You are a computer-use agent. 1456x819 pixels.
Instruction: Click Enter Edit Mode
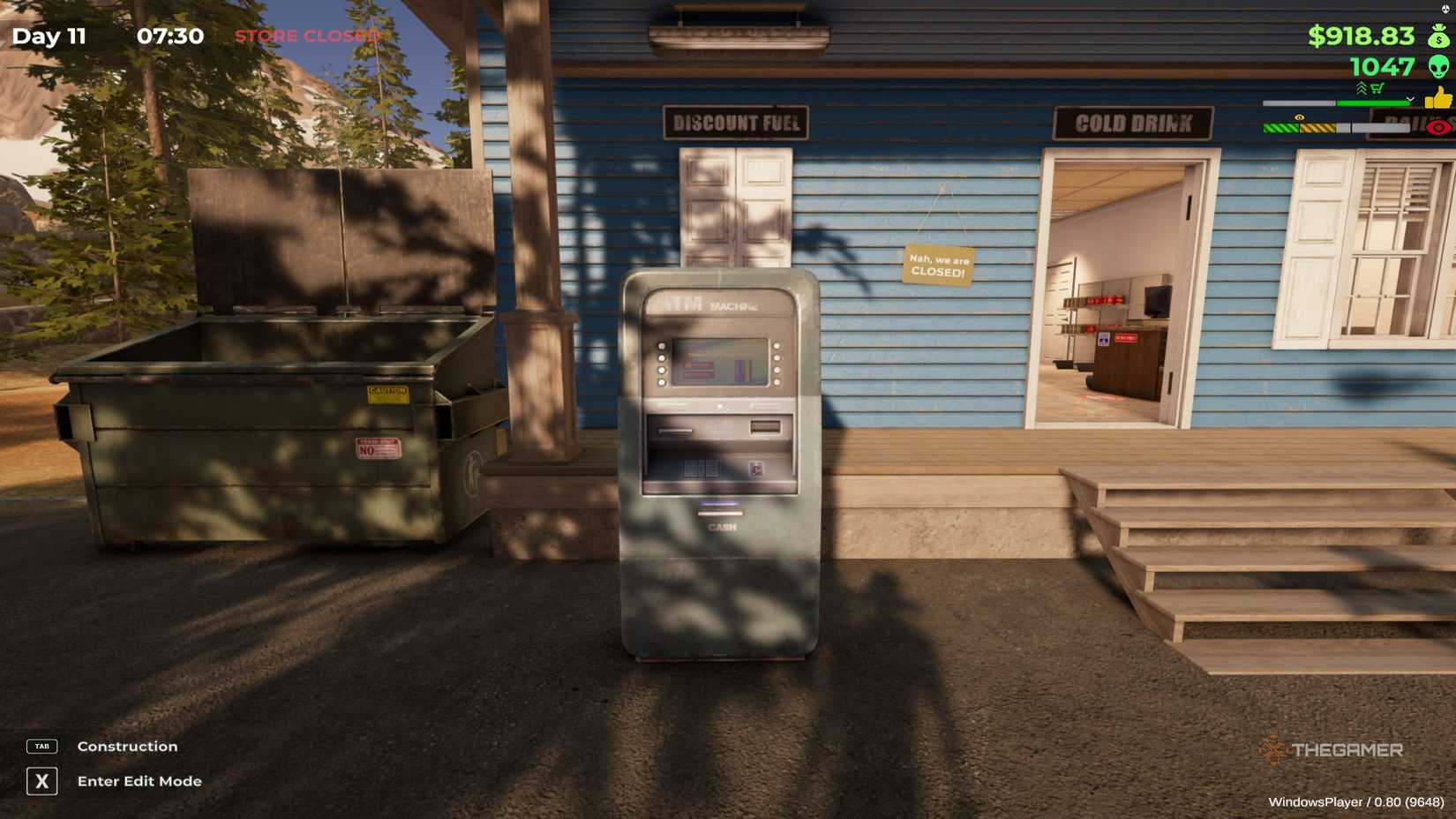[x=139, y=781]
